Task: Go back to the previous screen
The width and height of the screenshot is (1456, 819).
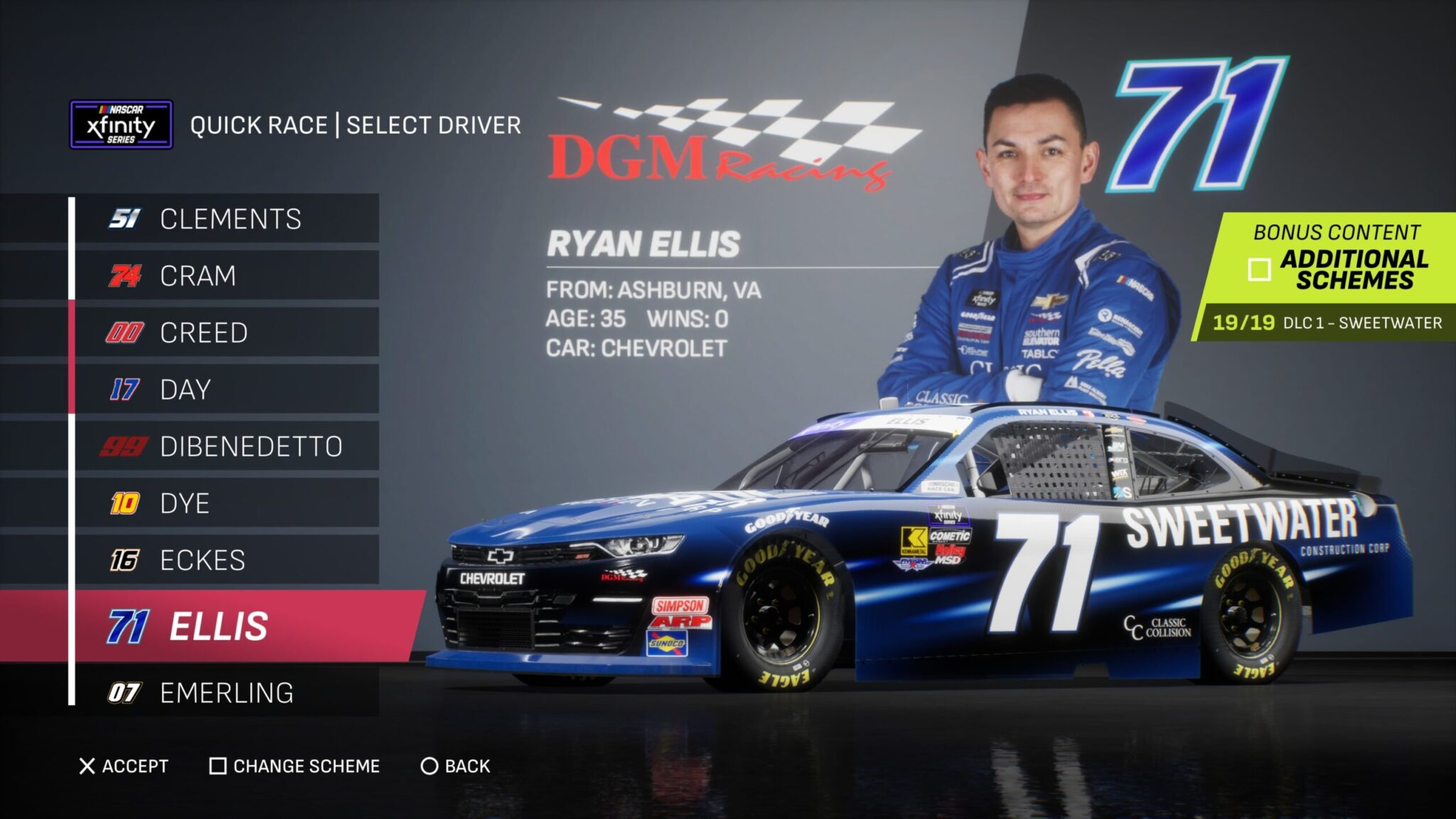Action: 456,766
